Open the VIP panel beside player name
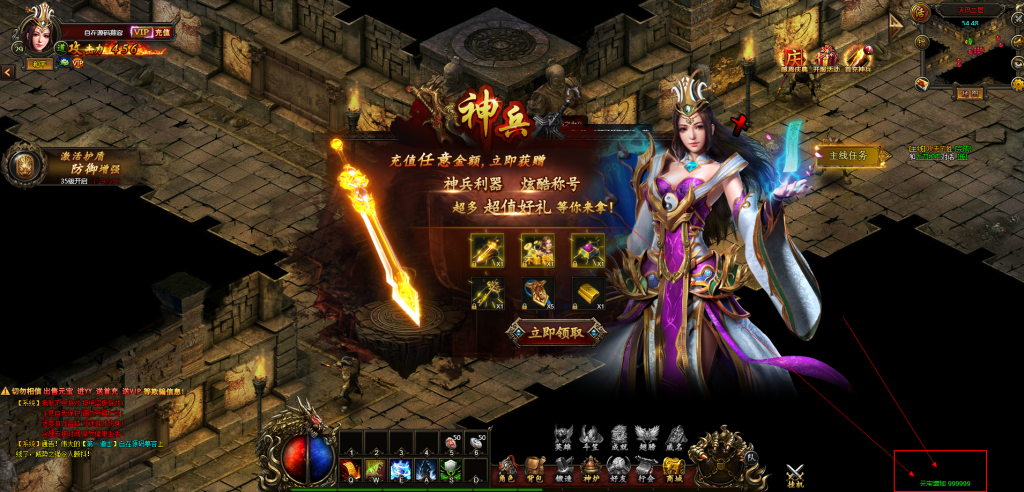Screen dimensions: 1024x492 pos(140,32)
